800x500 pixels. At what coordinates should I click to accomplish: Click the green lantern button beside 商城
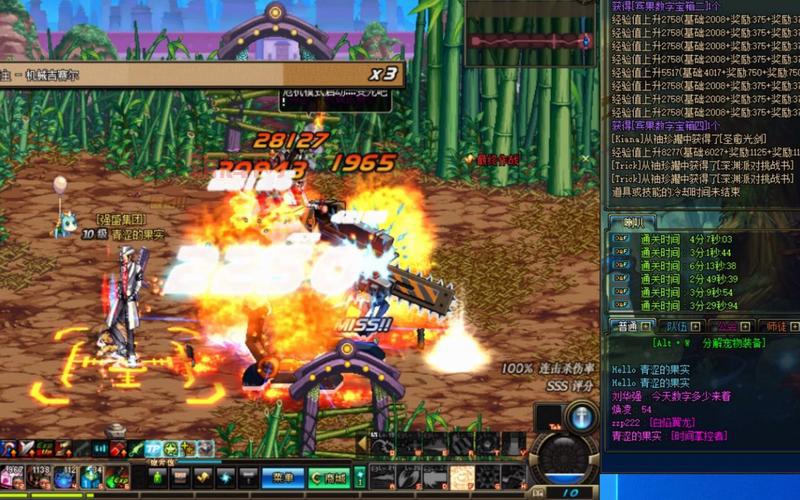pyautogui.click(x=360, y=478)
